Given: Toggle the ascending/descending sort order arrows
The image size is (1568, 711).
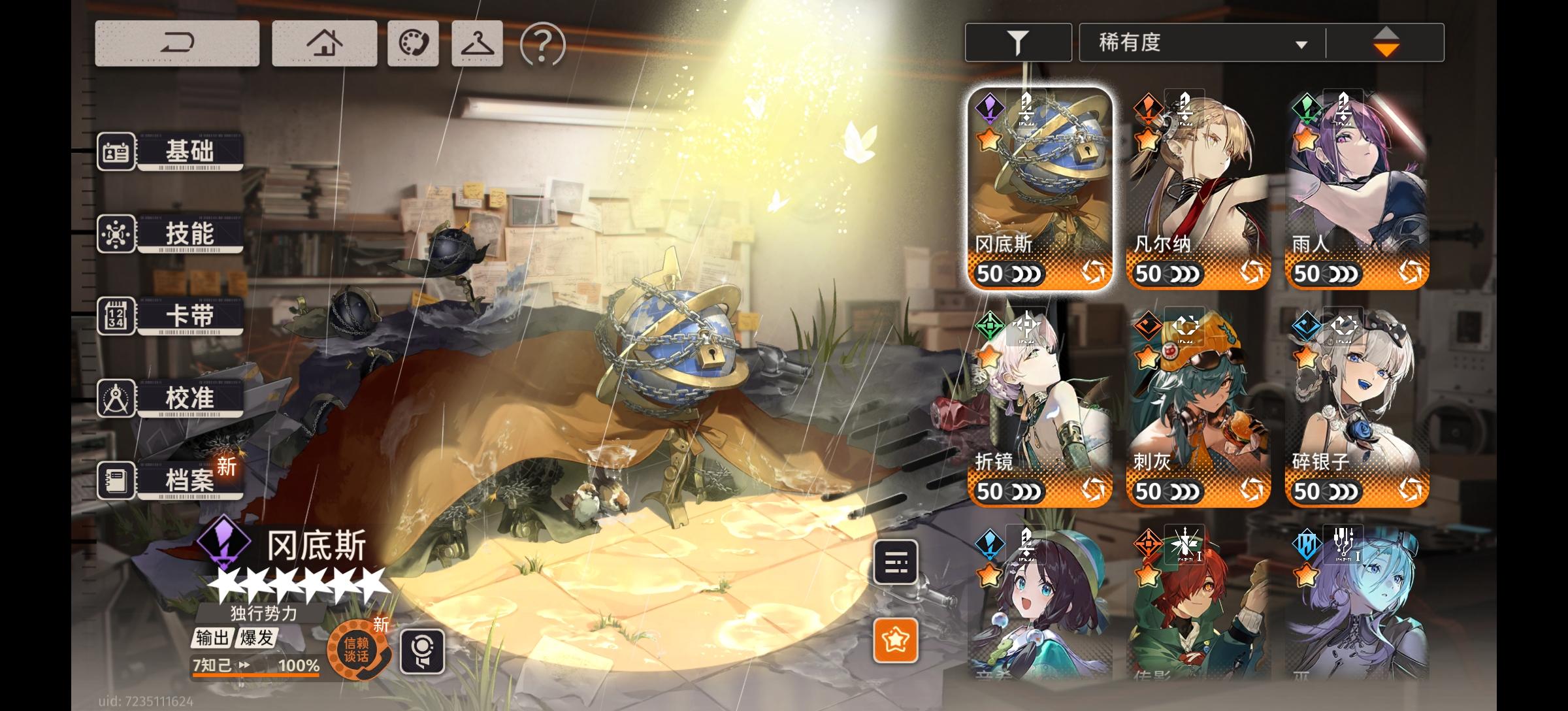Looking at the screenshot, I should 1387,41.
